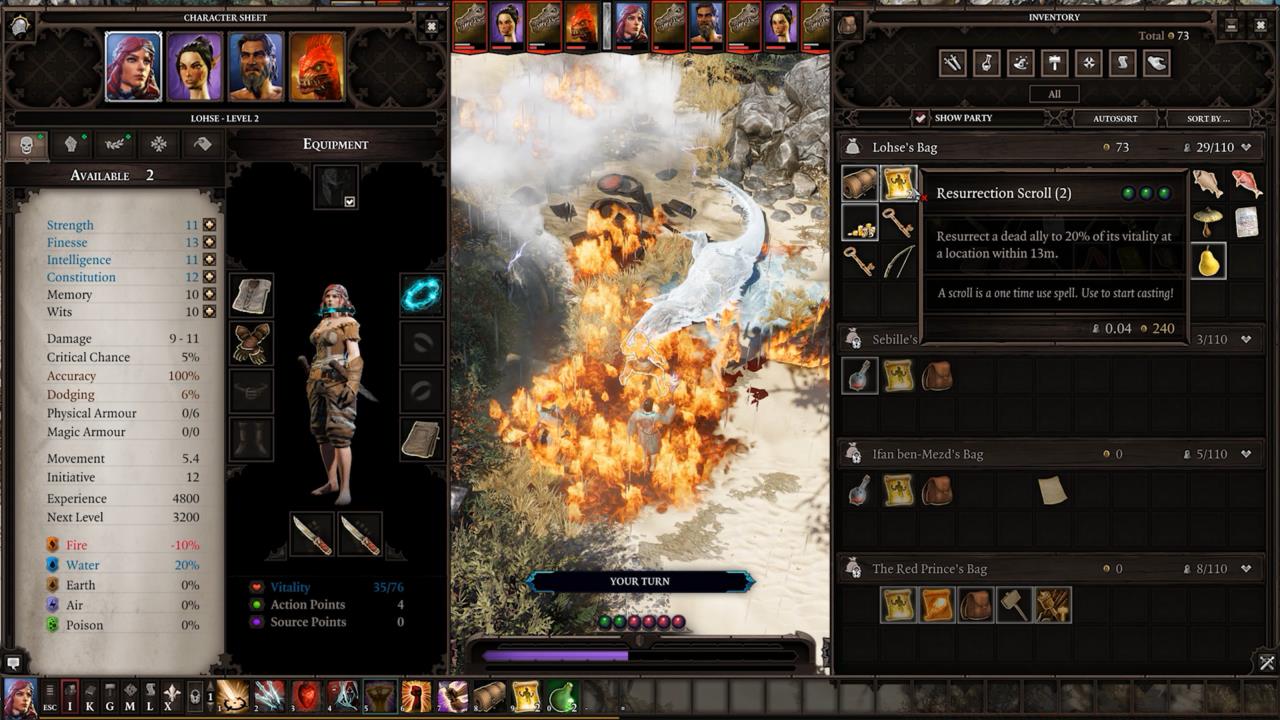Select the weapons filter in inventory

(x=951, y=62)
